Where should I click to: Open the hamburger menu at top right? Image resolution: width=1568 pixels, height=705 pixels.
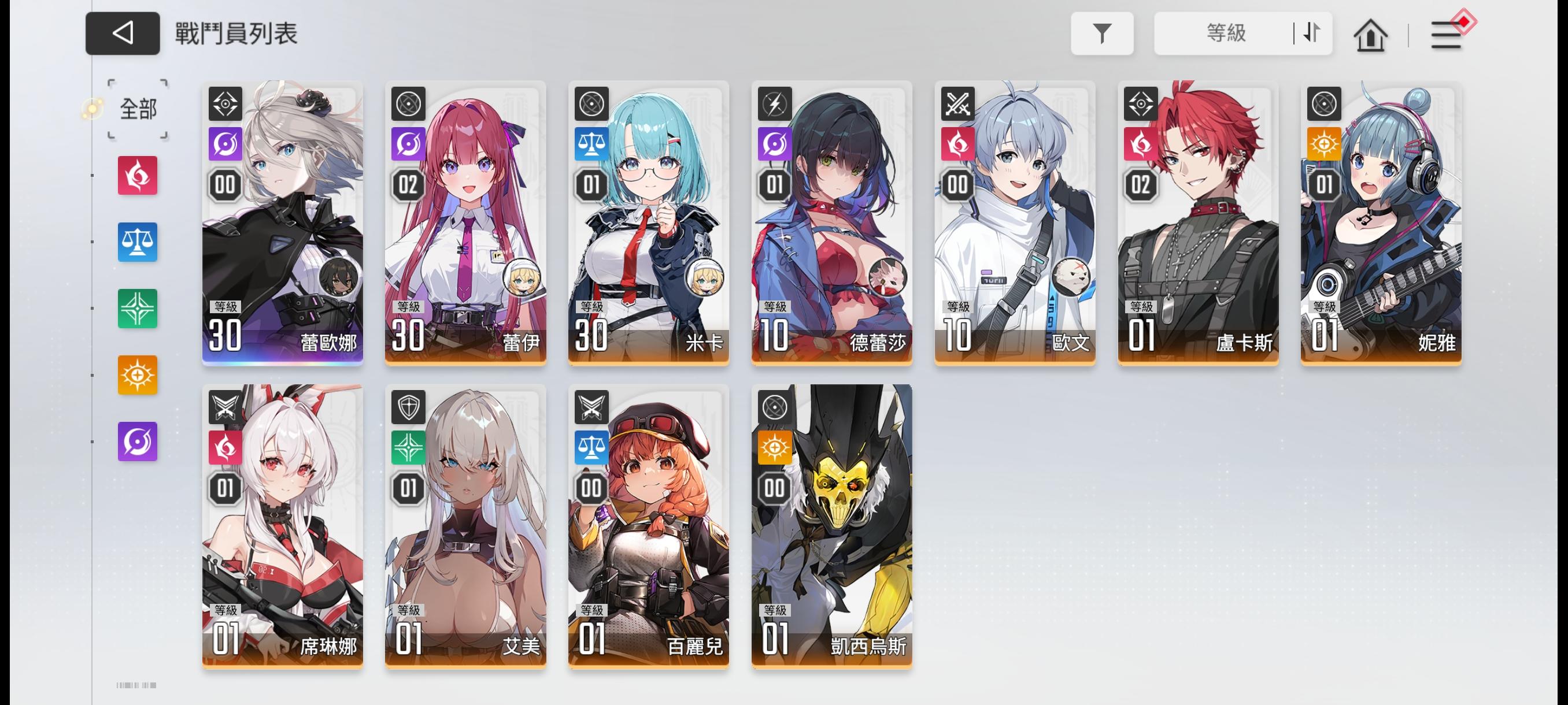1448,35
